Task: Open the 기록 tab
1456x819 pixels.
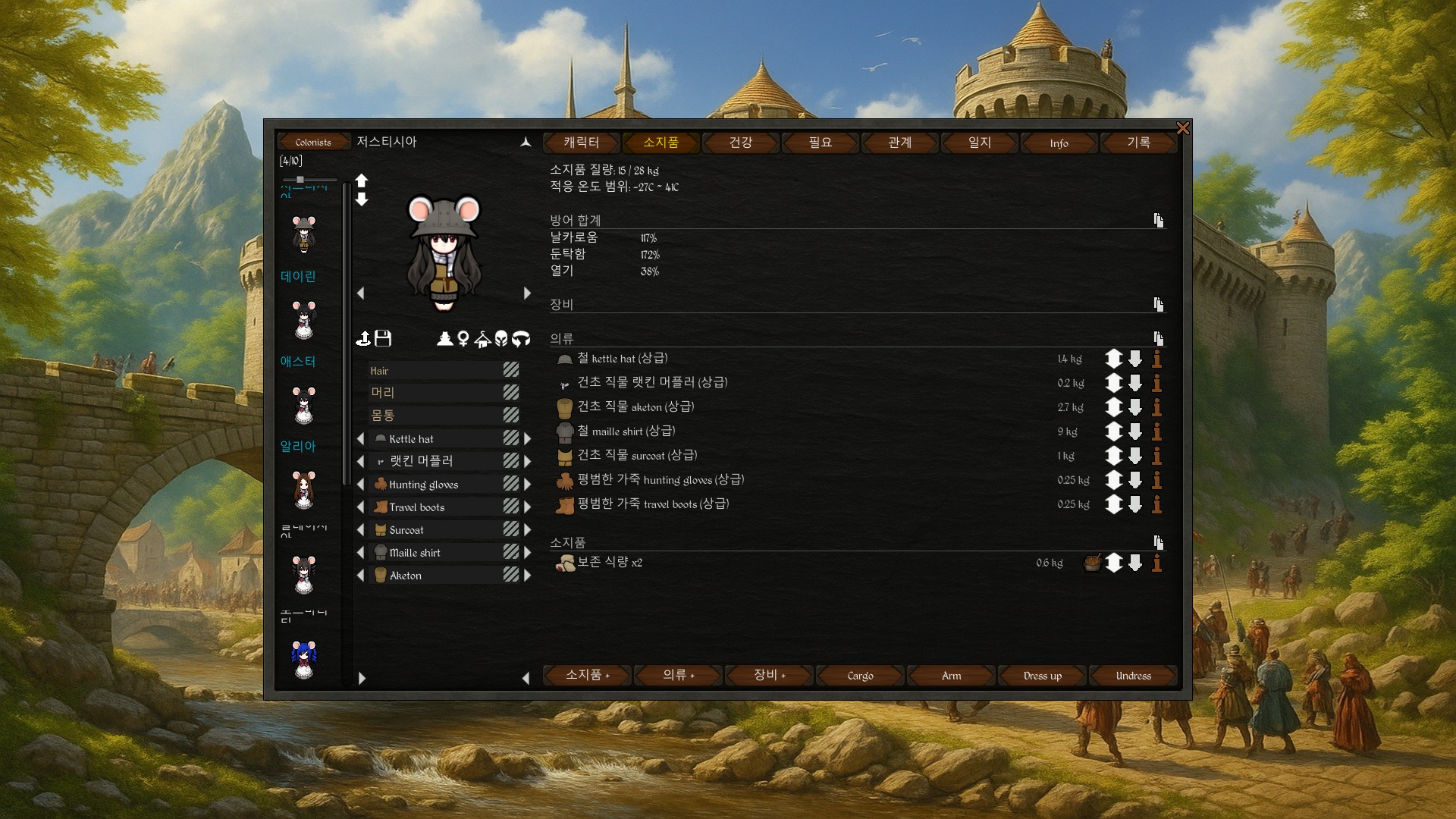Action: 1139,143
